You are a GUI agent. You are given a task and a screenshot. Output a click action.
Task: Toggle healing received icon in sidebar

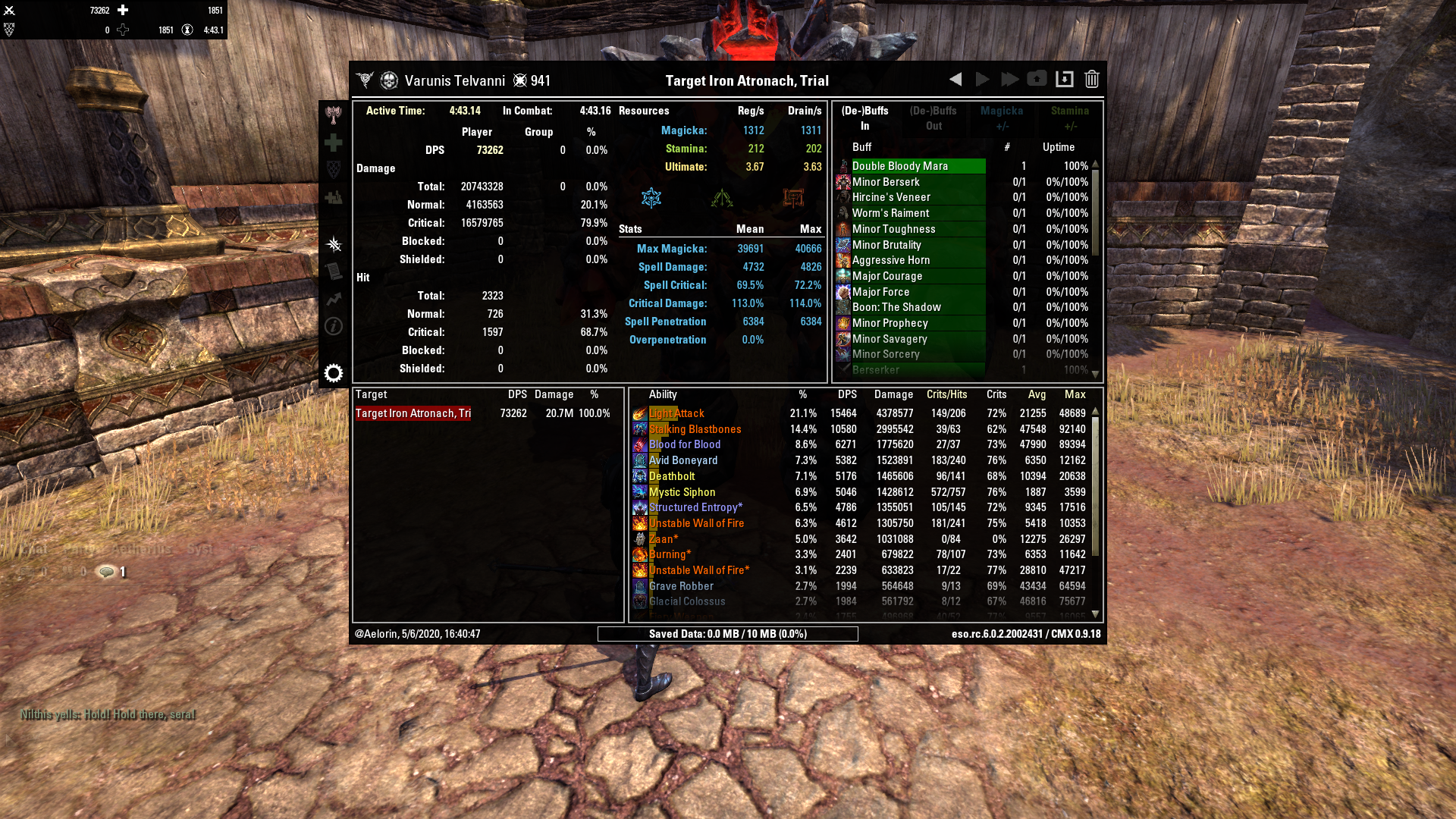point(334,196)
